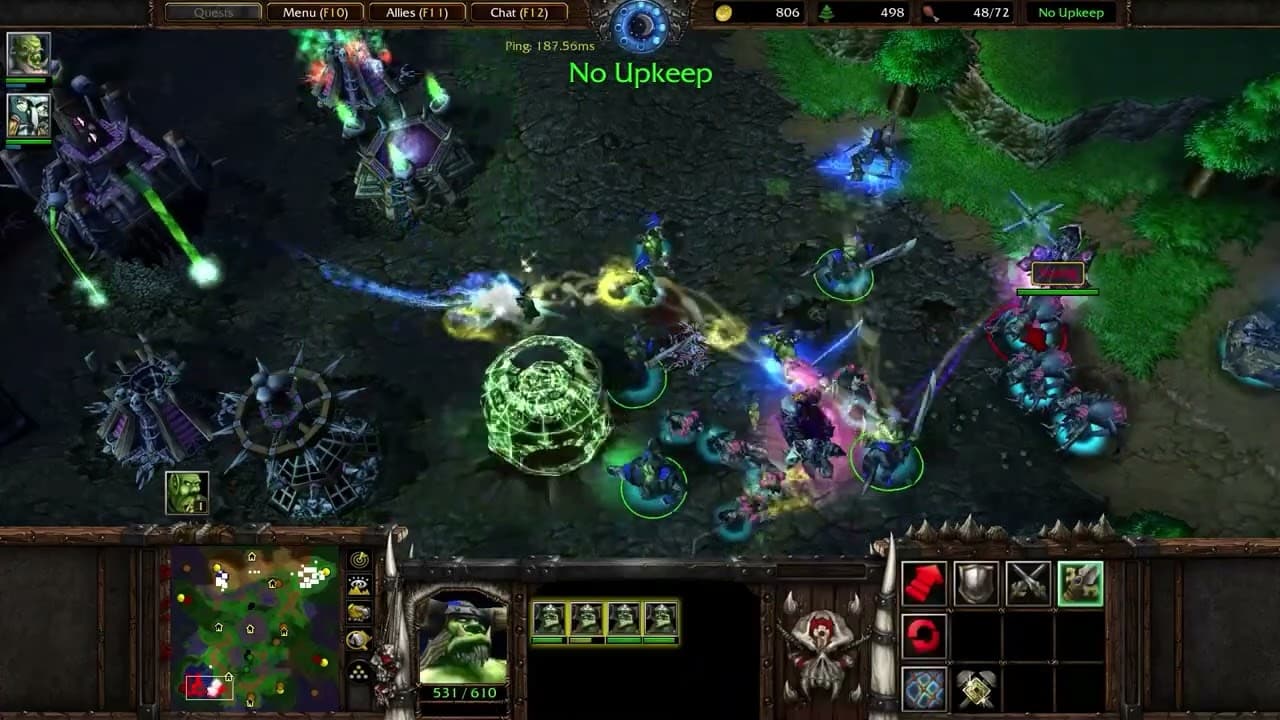Choose the red arrow Move command
This screenshot has height=720, width=1280.
pos(924,584)
